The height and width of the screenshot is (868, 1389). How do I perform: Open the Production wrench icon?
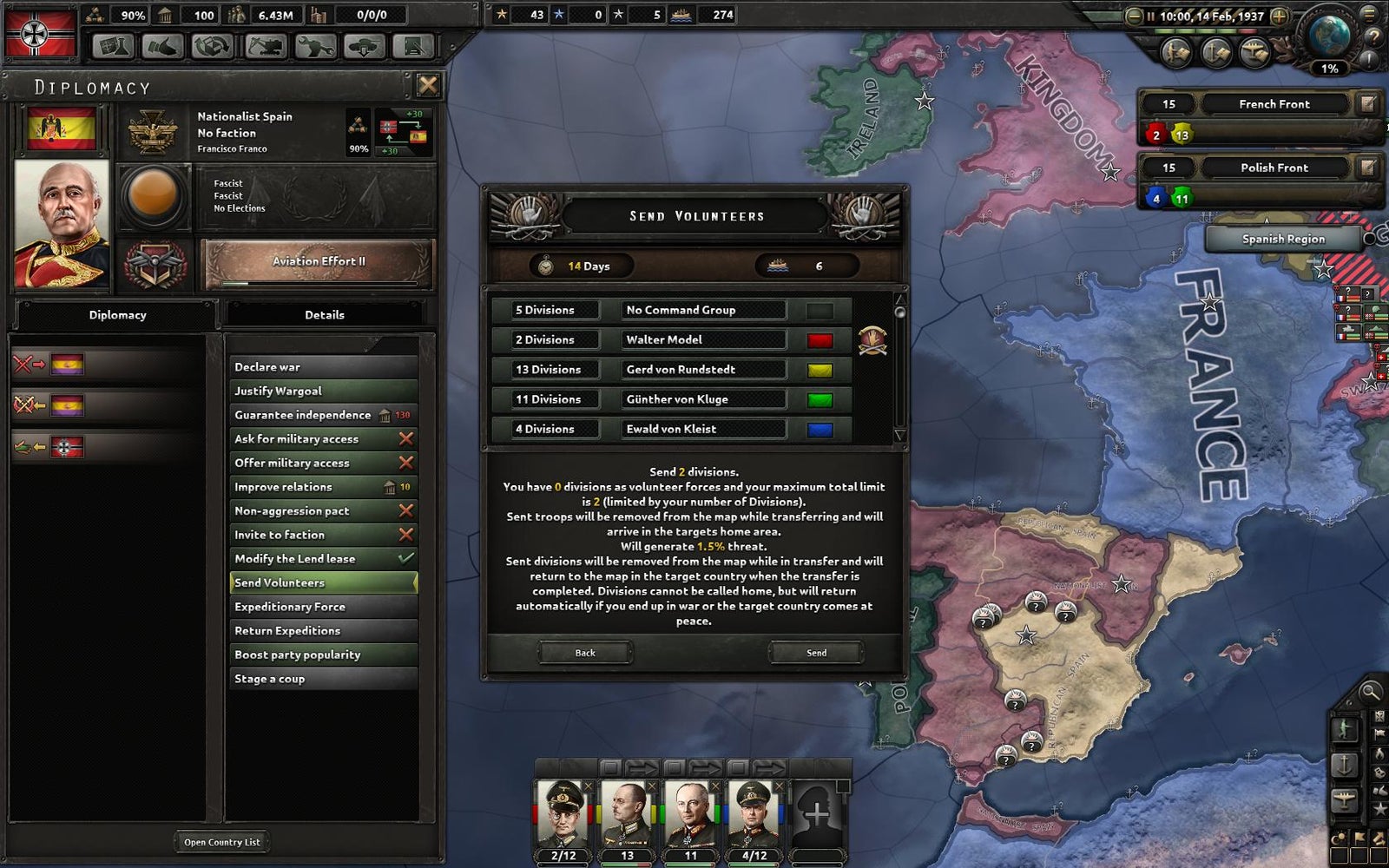tap(316, 43)
